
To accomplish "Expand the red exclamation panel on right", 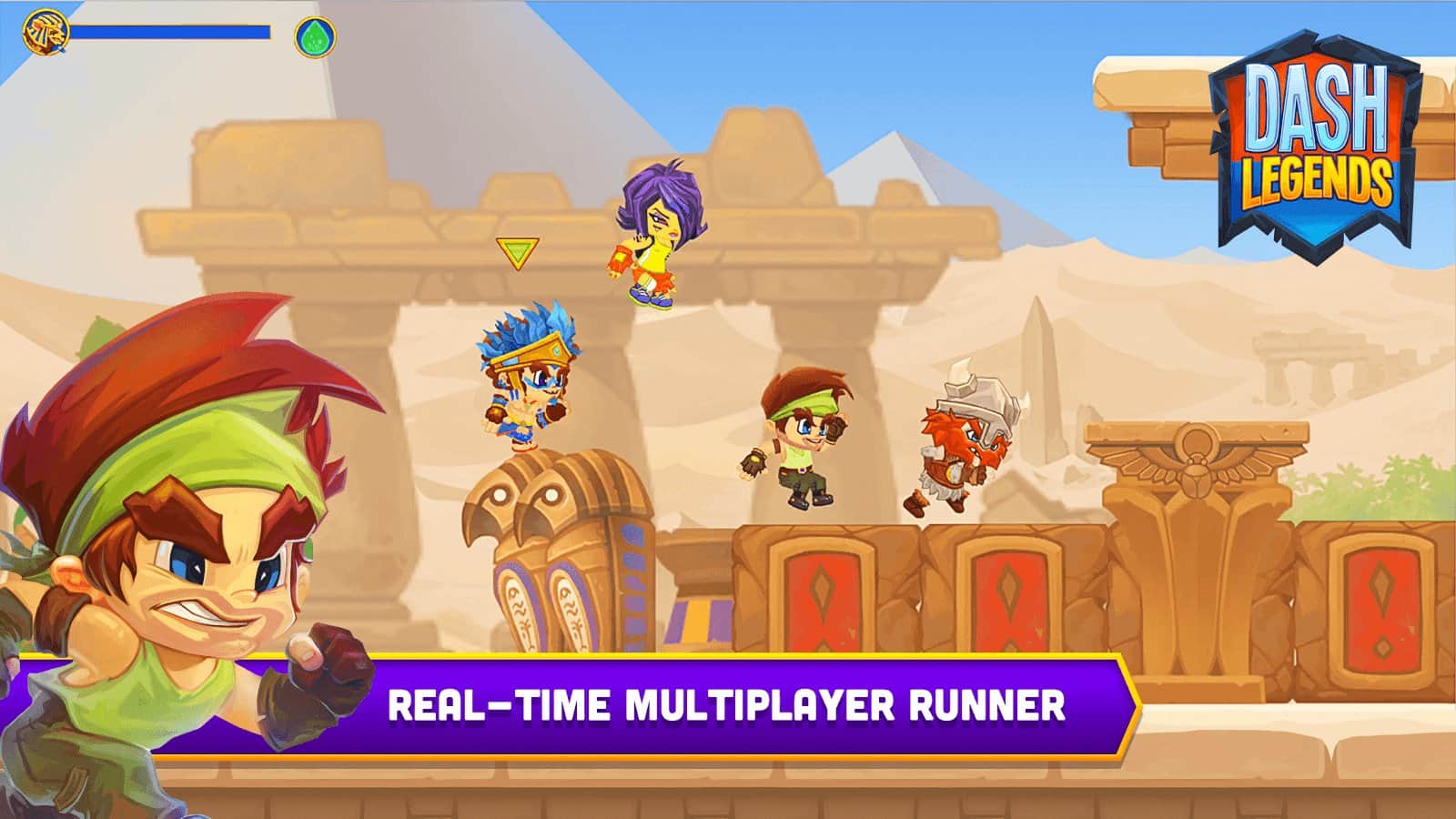I will tap(1383, 605).
